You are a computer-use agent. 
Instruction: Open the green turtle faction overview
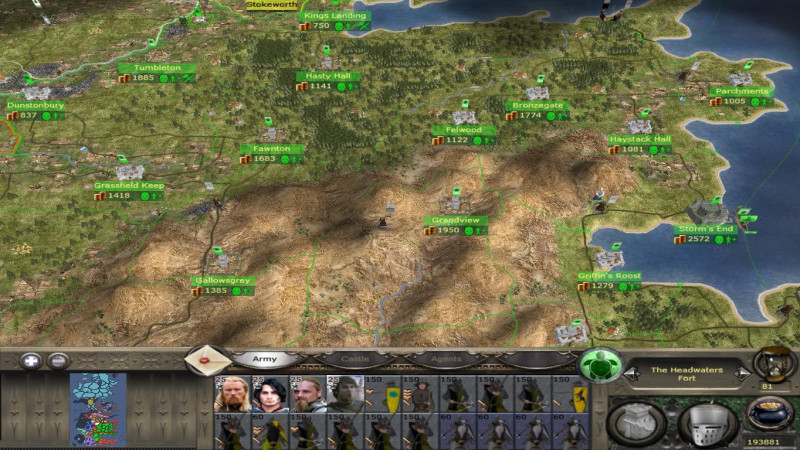coord(600,365)
